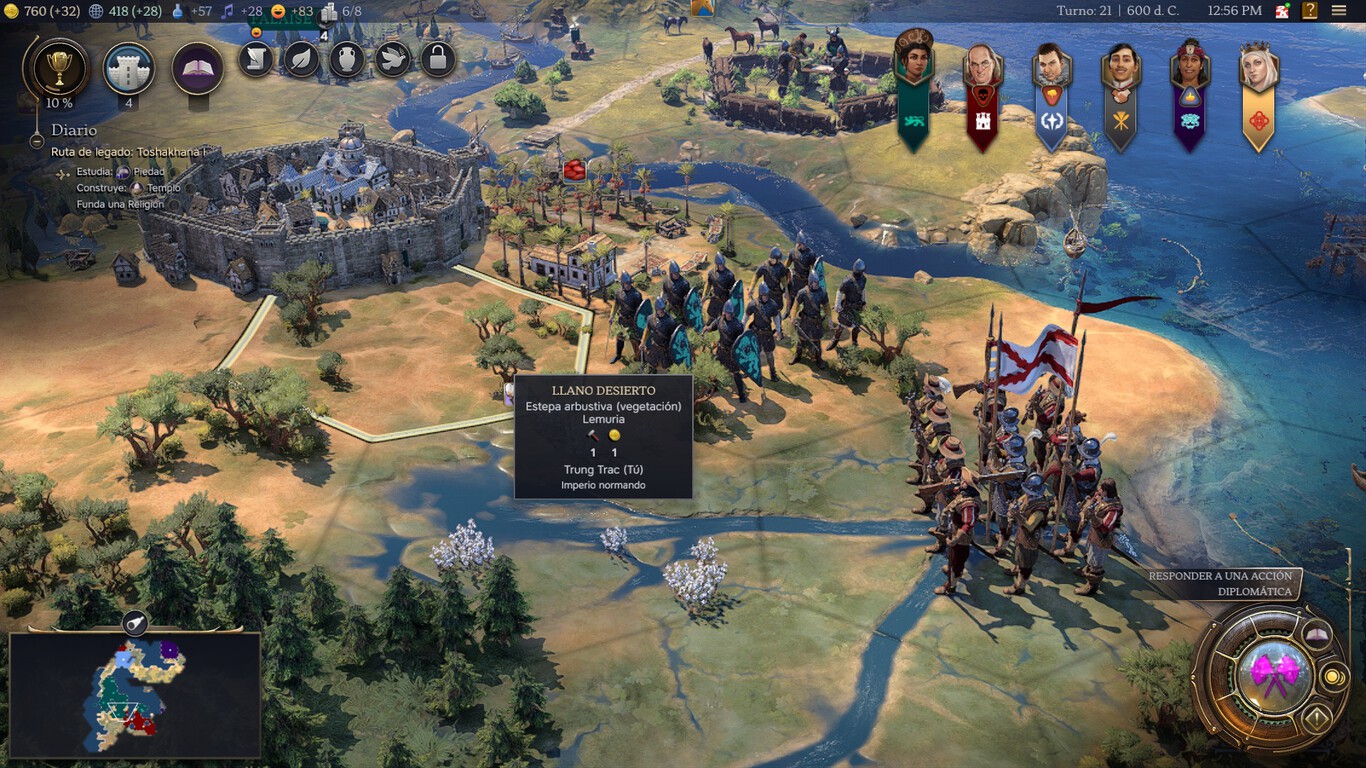
Task: Open the amphora vase icon panel
Action: coord(346,60)
